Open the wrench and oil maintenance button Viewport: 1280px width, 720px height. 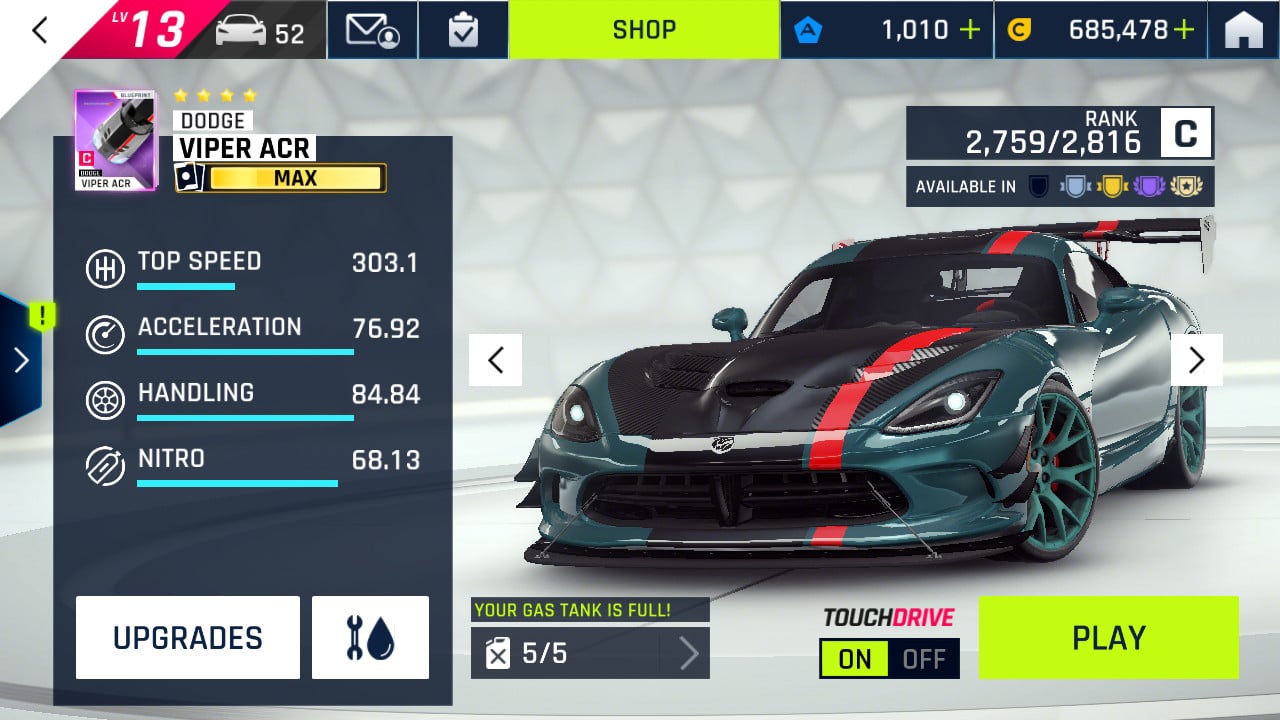pyautogui.click(x=370, y=638)
